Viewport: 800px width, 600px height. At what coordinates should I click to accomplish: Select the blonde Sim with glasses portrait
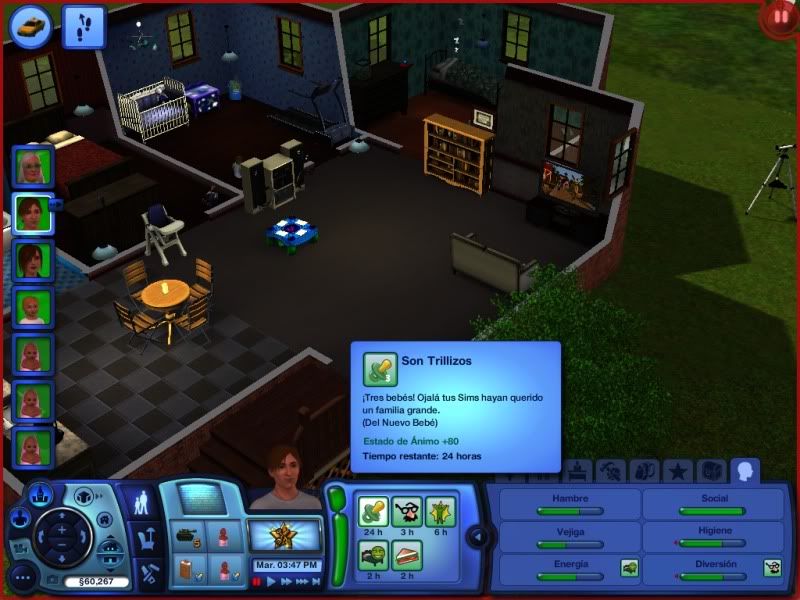(32, 166)
